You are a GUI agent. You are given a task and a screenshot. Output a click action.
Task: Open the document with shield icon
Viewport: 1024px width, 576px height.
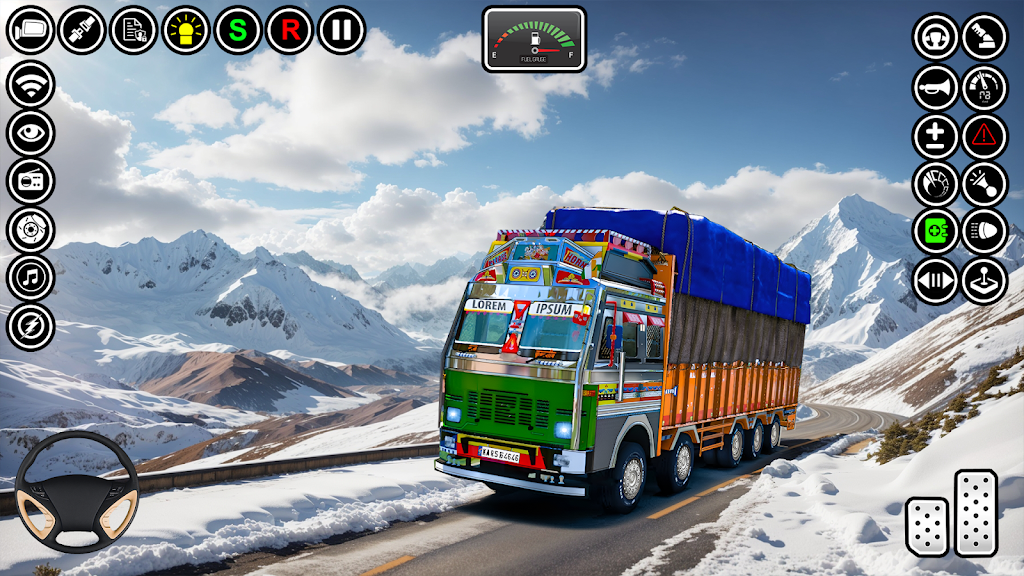coord(134,30)
